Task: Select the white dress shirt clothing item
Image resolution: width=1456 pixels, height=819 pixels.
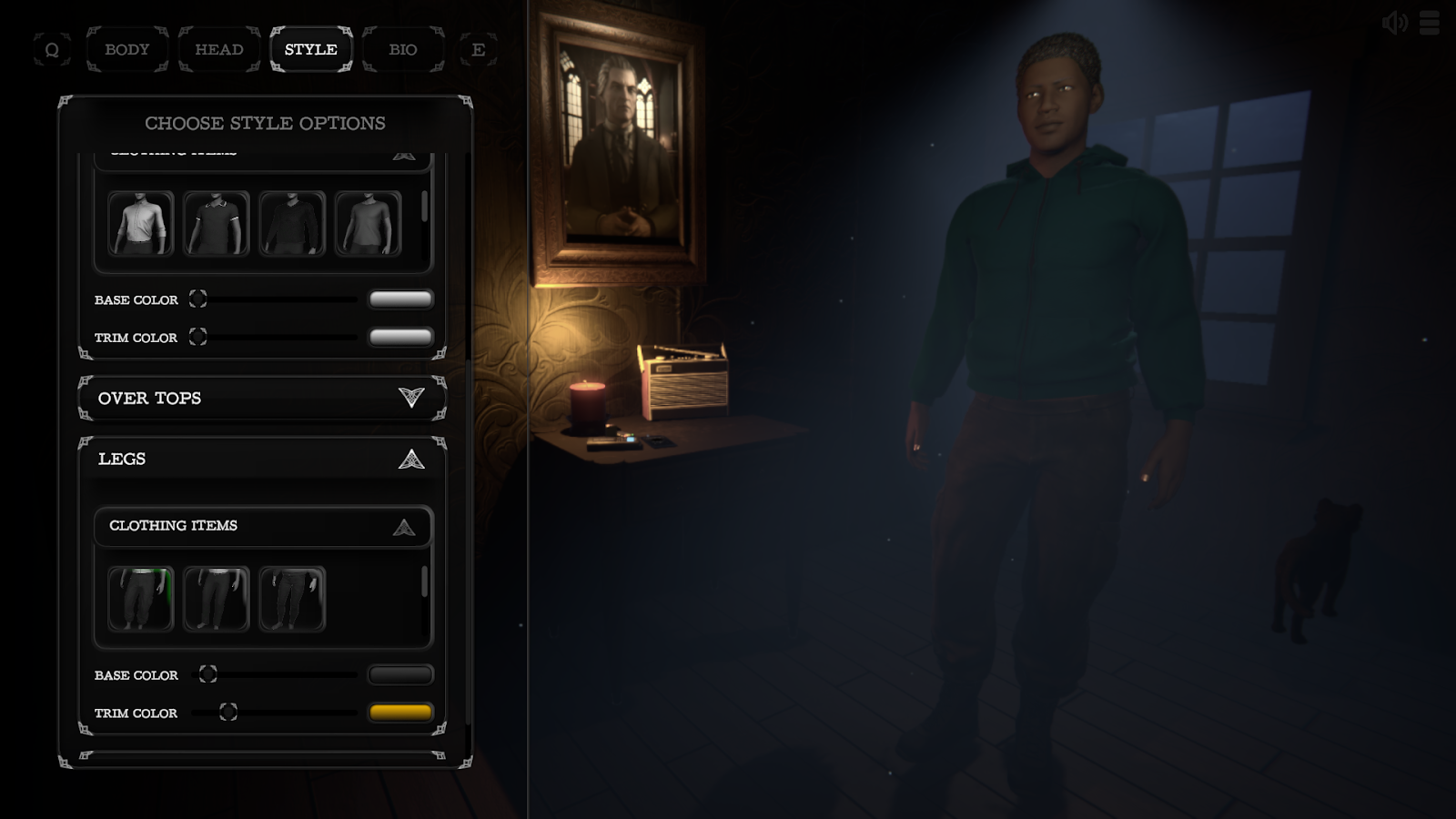Action: (141, 223)
